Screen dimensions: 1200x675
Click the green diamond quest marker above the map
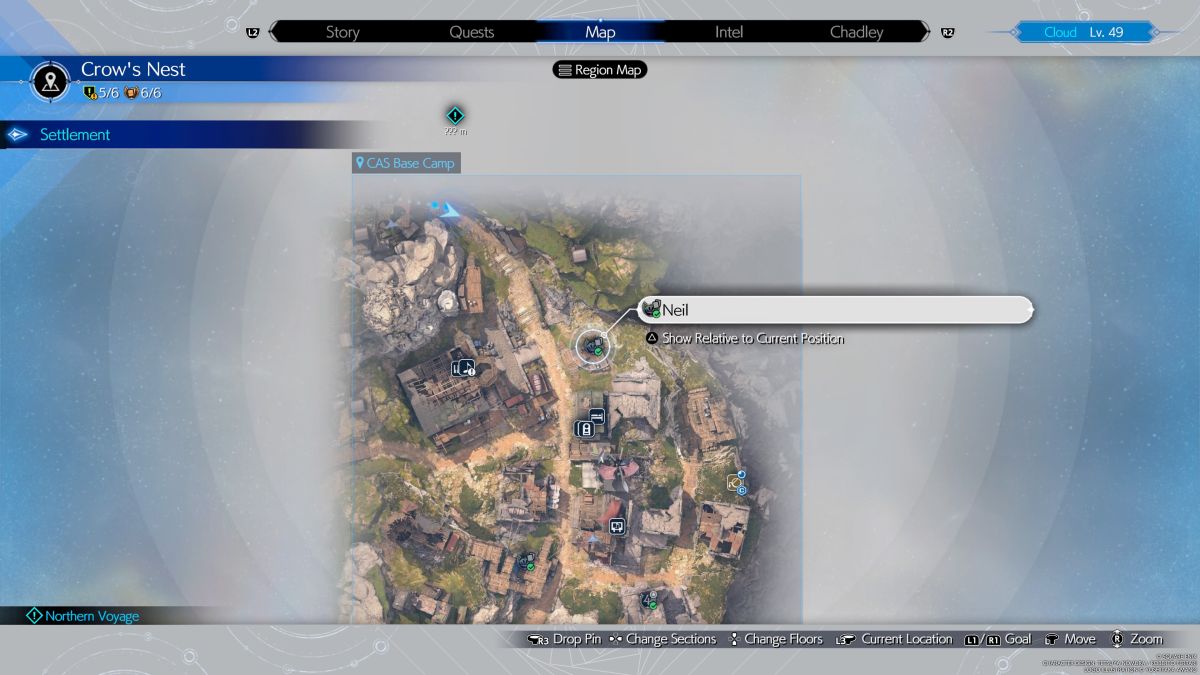(x=455, y=116)
